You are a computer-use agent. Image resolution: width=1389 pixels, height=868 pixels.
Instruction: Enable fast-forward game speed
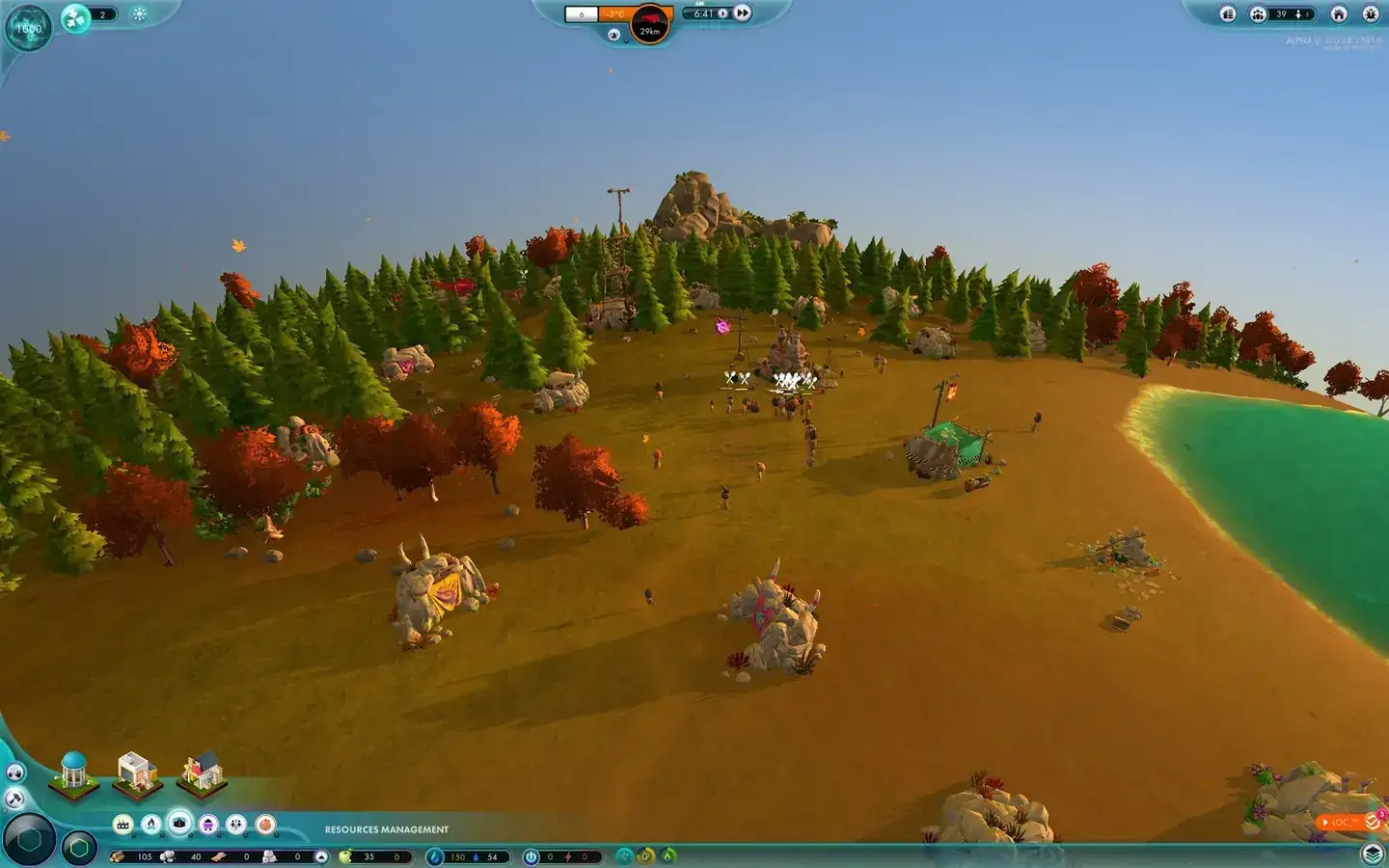click(743, 13)
